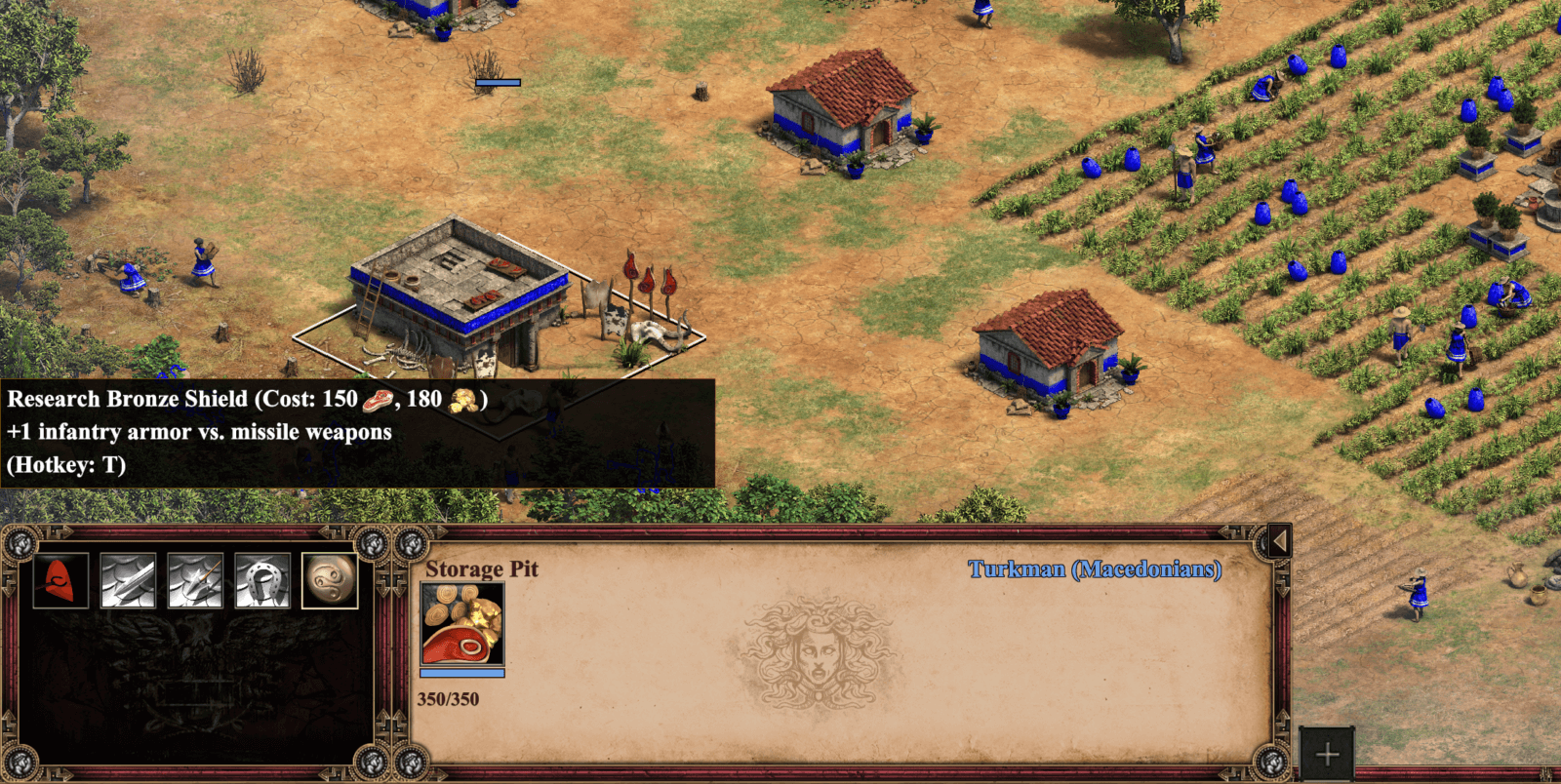The width and height of the screenshot is (1561, 784).
Task: Click the red-roofed house at top center
Action: 844,112
